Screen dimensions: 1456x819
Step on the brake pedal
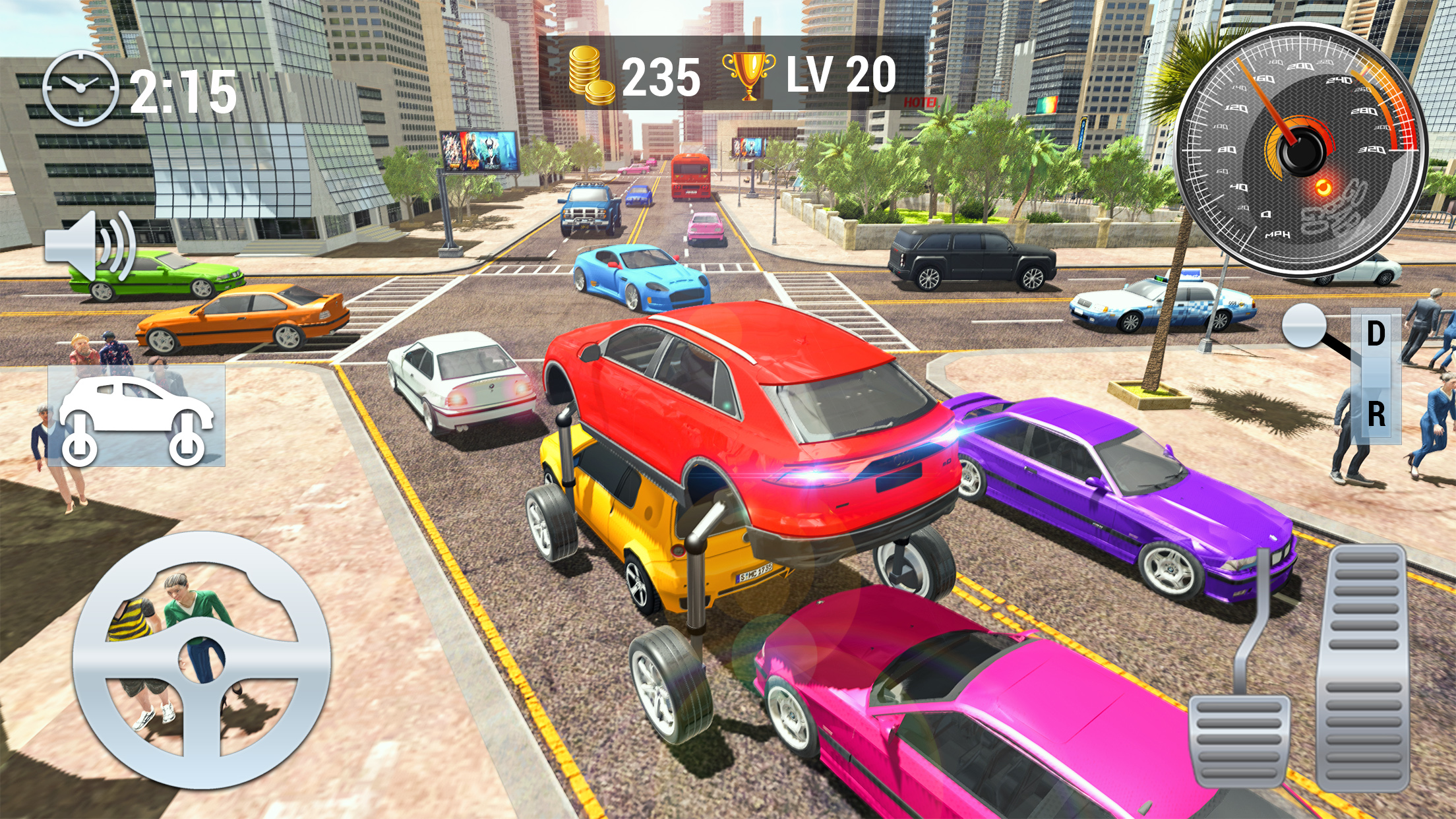1239,739
